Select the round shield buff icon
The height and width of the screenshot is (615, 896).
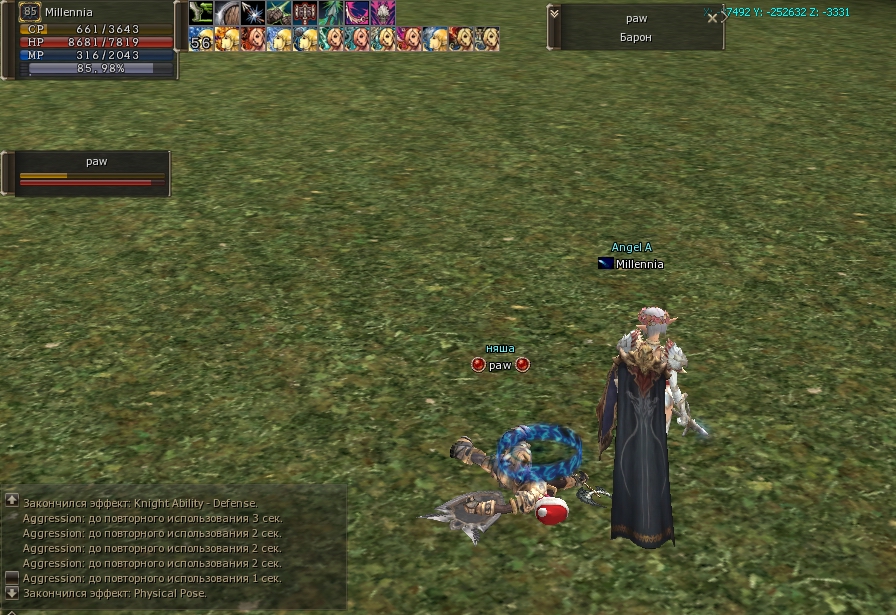coord(227,13)
